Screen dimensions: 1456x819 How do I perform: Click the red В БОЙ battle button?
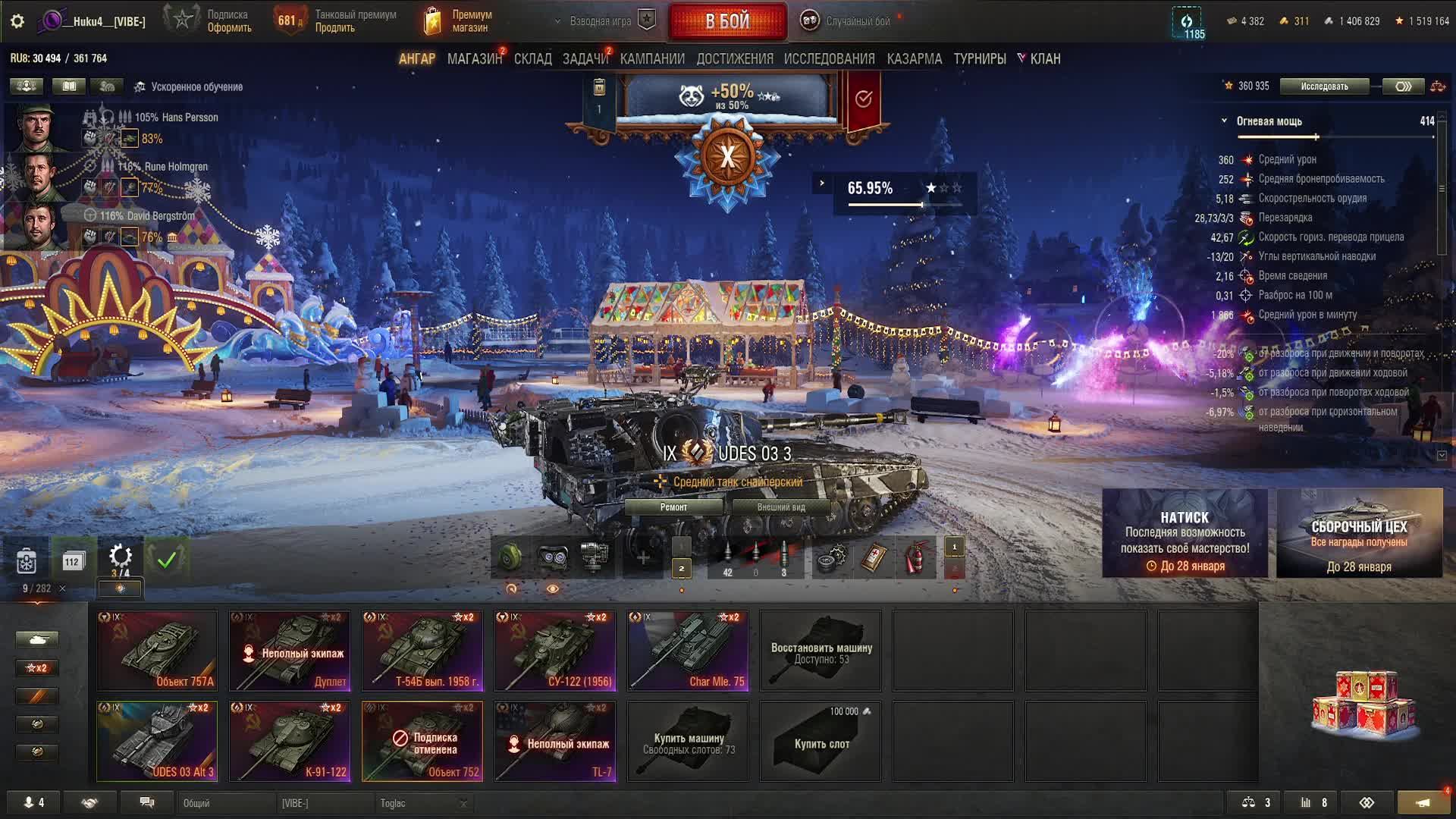point(726,21)
